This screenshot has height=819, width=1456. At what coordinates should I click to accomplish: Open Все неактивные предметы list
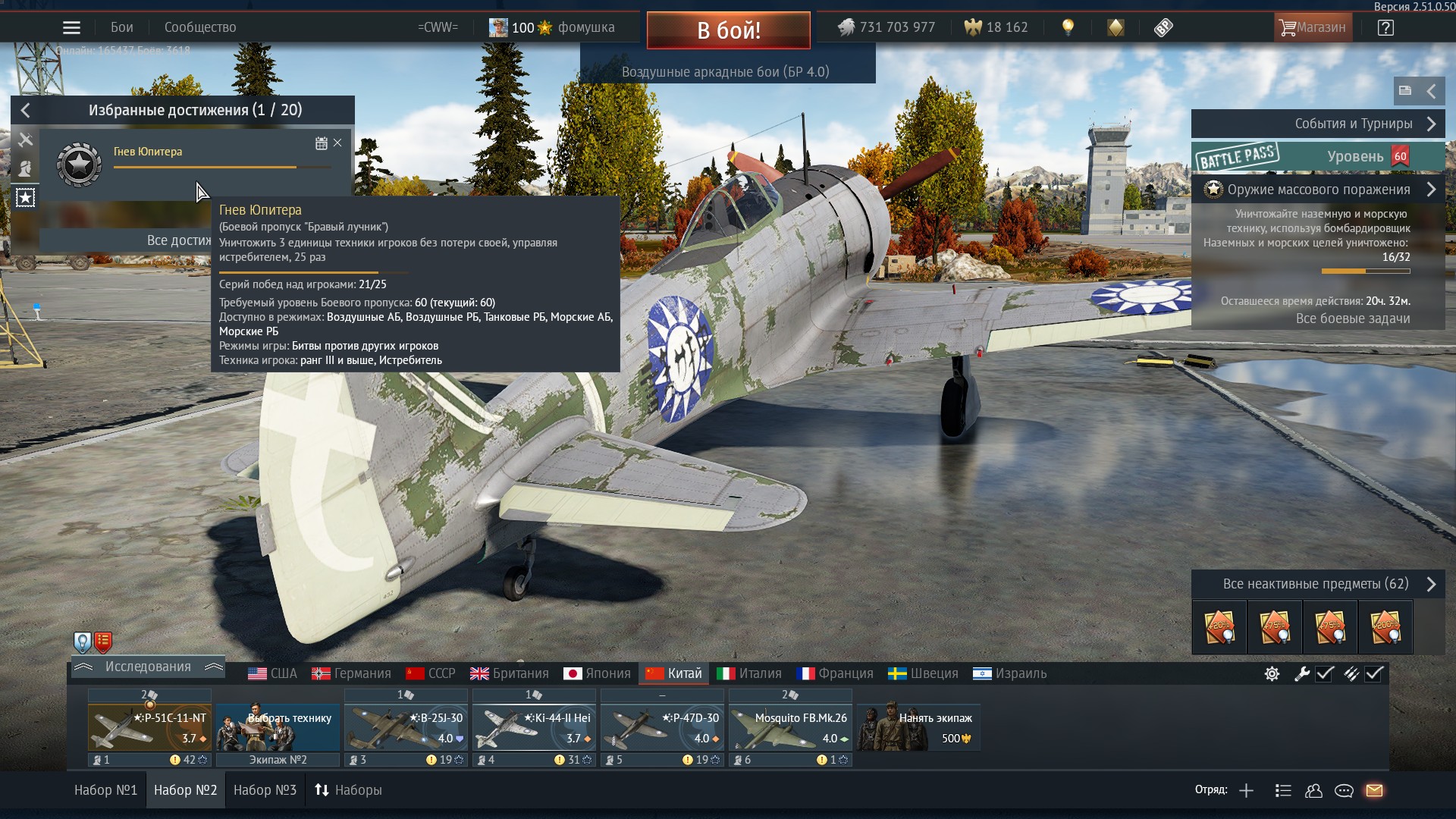coord(1316,584)
